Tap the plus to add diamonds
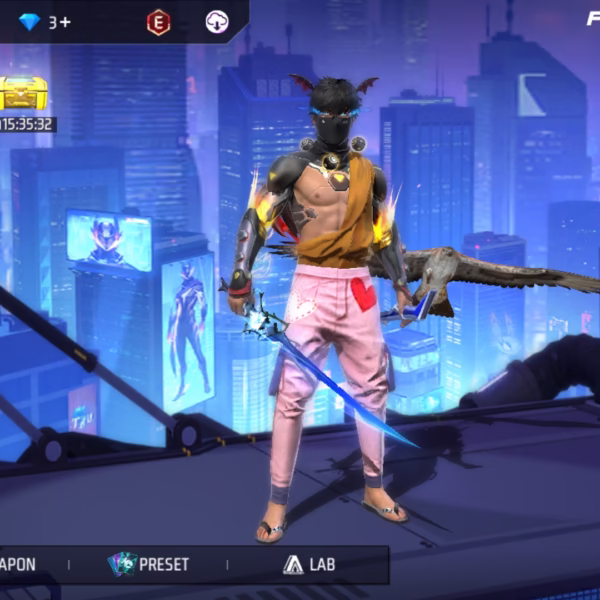The height and width of the screenshot is (600, 600). click(66, 21)
